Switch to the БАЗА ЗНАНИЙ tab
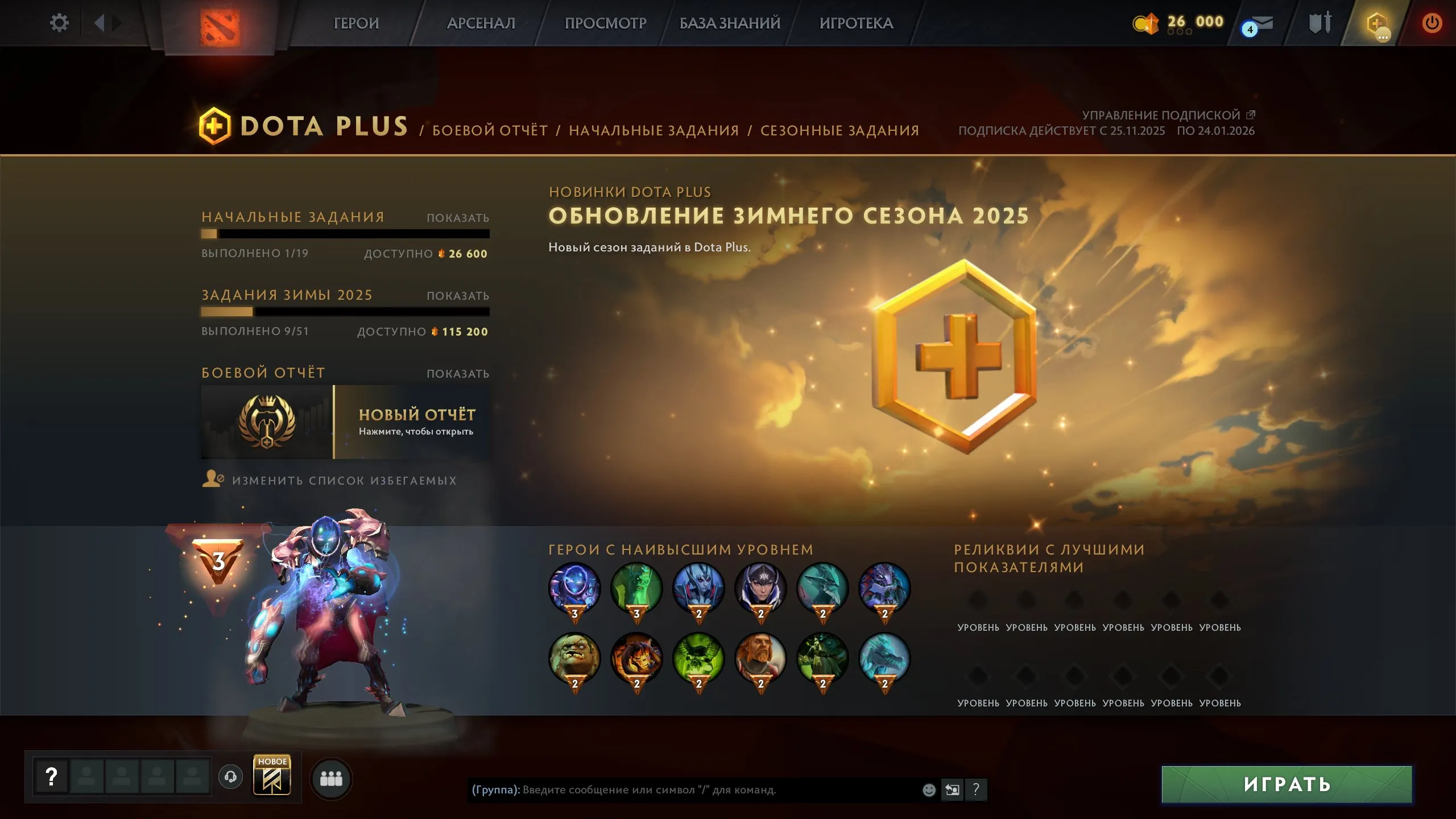Screen dimensions: 1456x819 click(729, 23)
